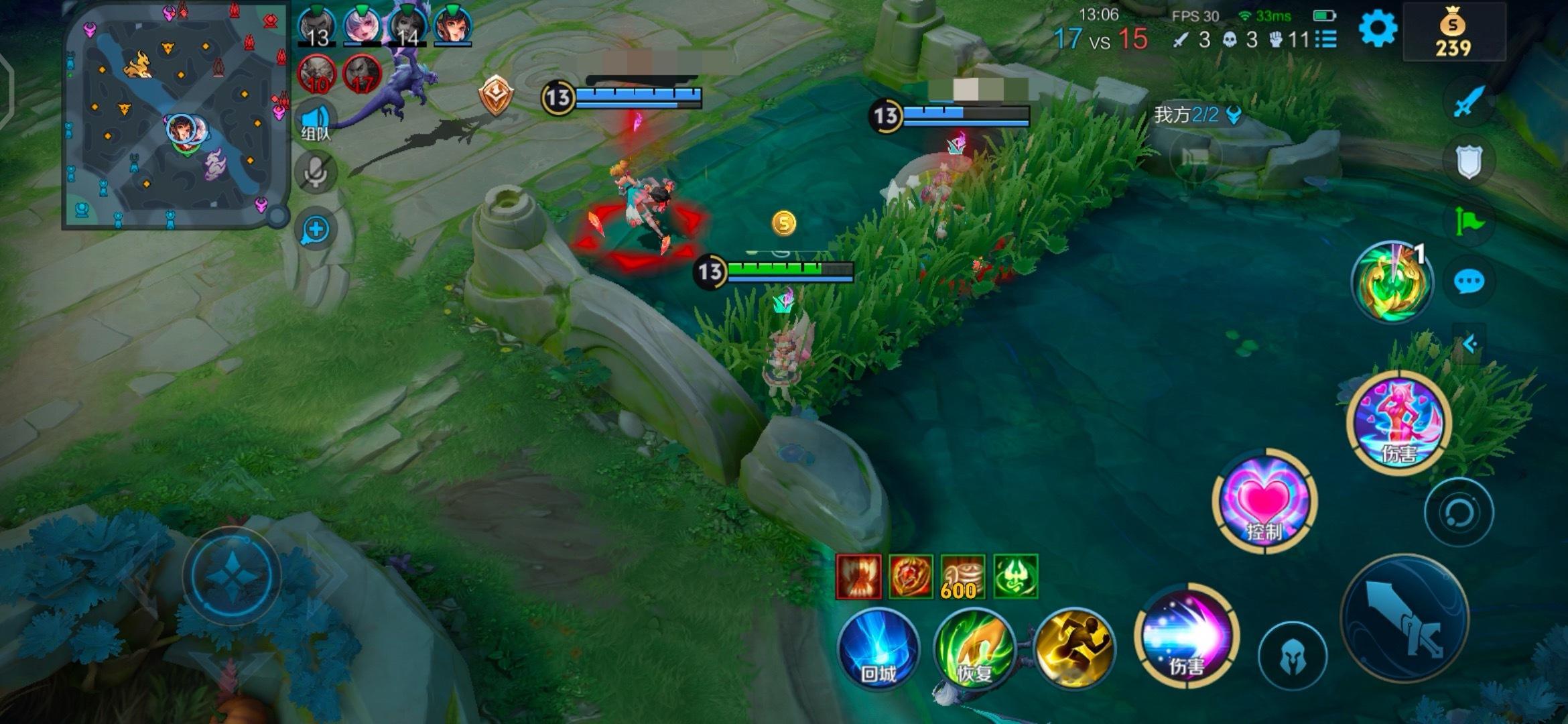Viewport: 1568px width, 724px height.
Task: Use the 恢复 heal spell
Action: tap(975, 648)
